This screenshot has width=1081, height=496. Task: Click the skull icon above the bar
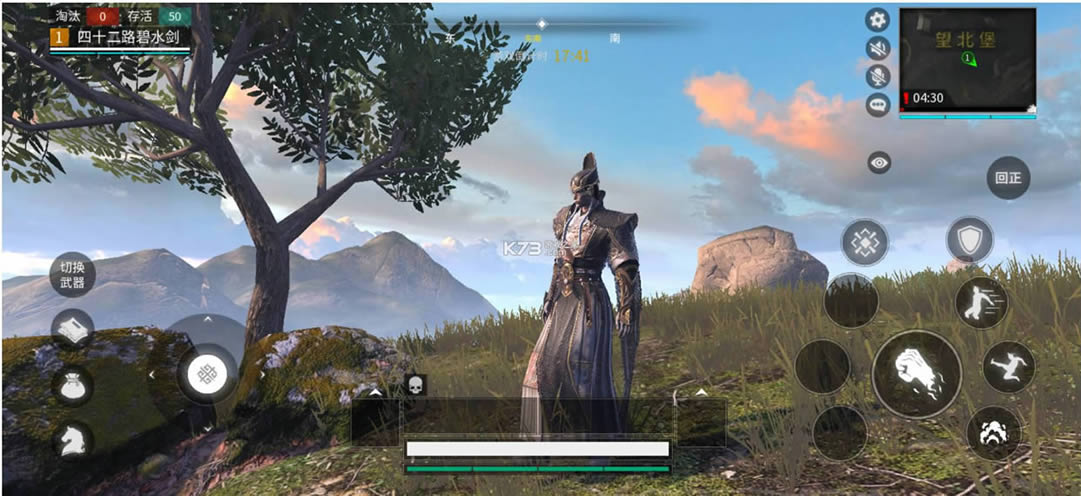point(416,384)
